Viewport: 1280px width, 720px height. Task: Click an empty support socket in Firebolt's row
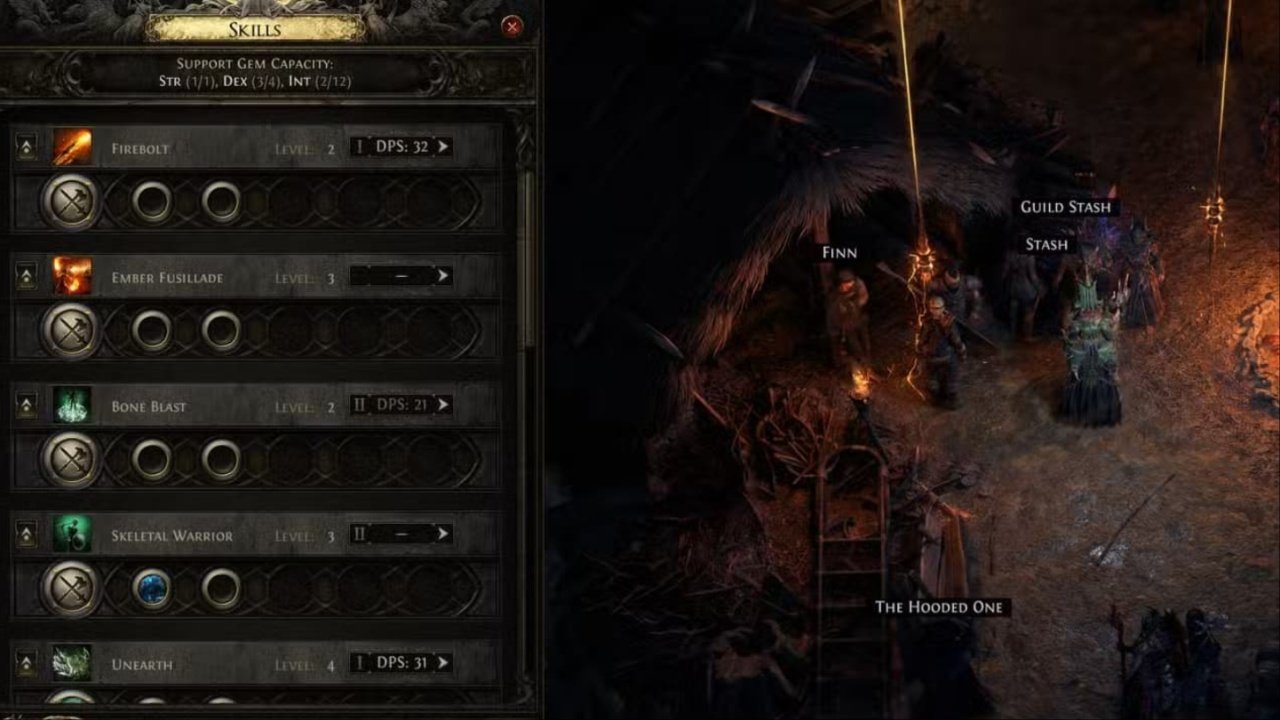(153, 201)
